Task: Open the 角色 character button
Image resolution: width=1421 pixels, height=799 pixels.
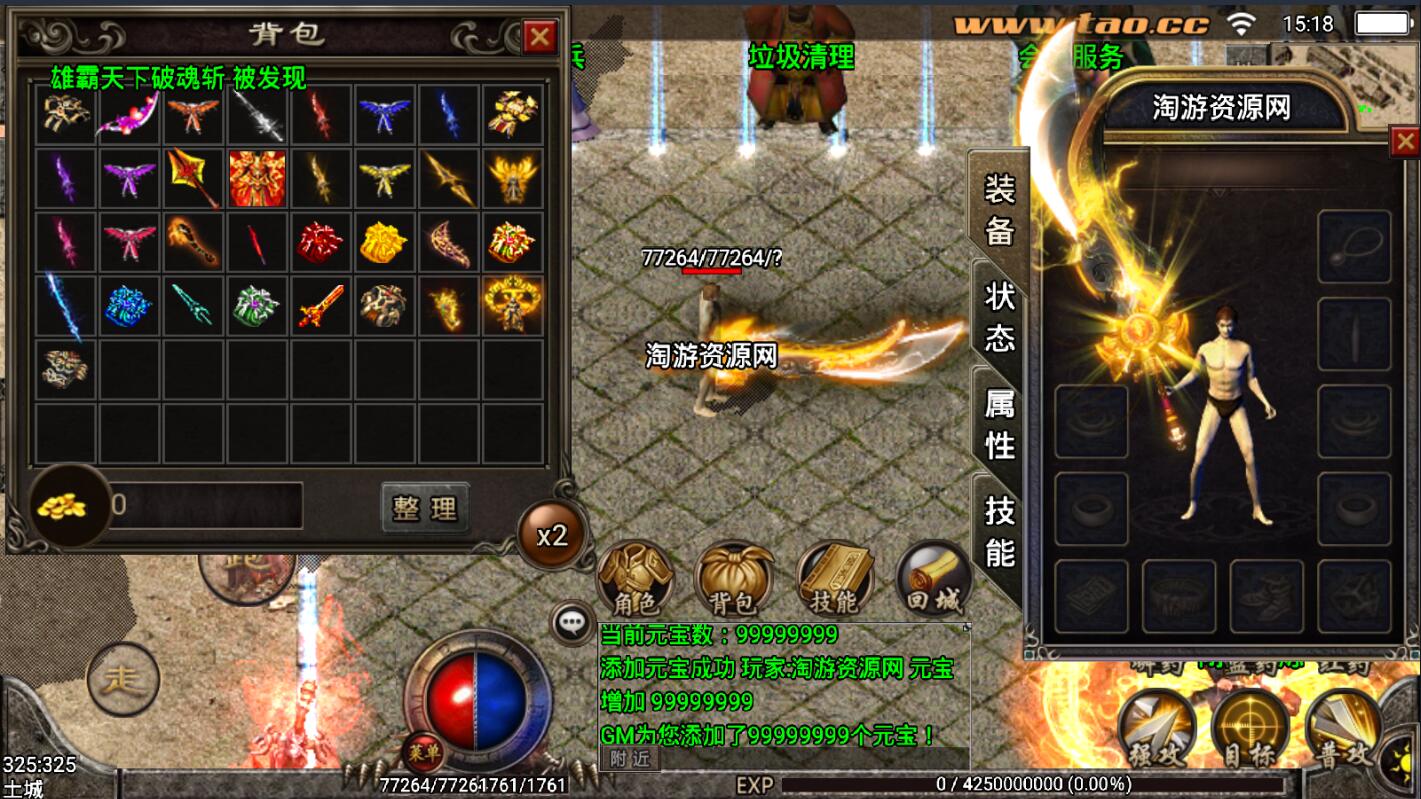Action: tap(634, 580)
